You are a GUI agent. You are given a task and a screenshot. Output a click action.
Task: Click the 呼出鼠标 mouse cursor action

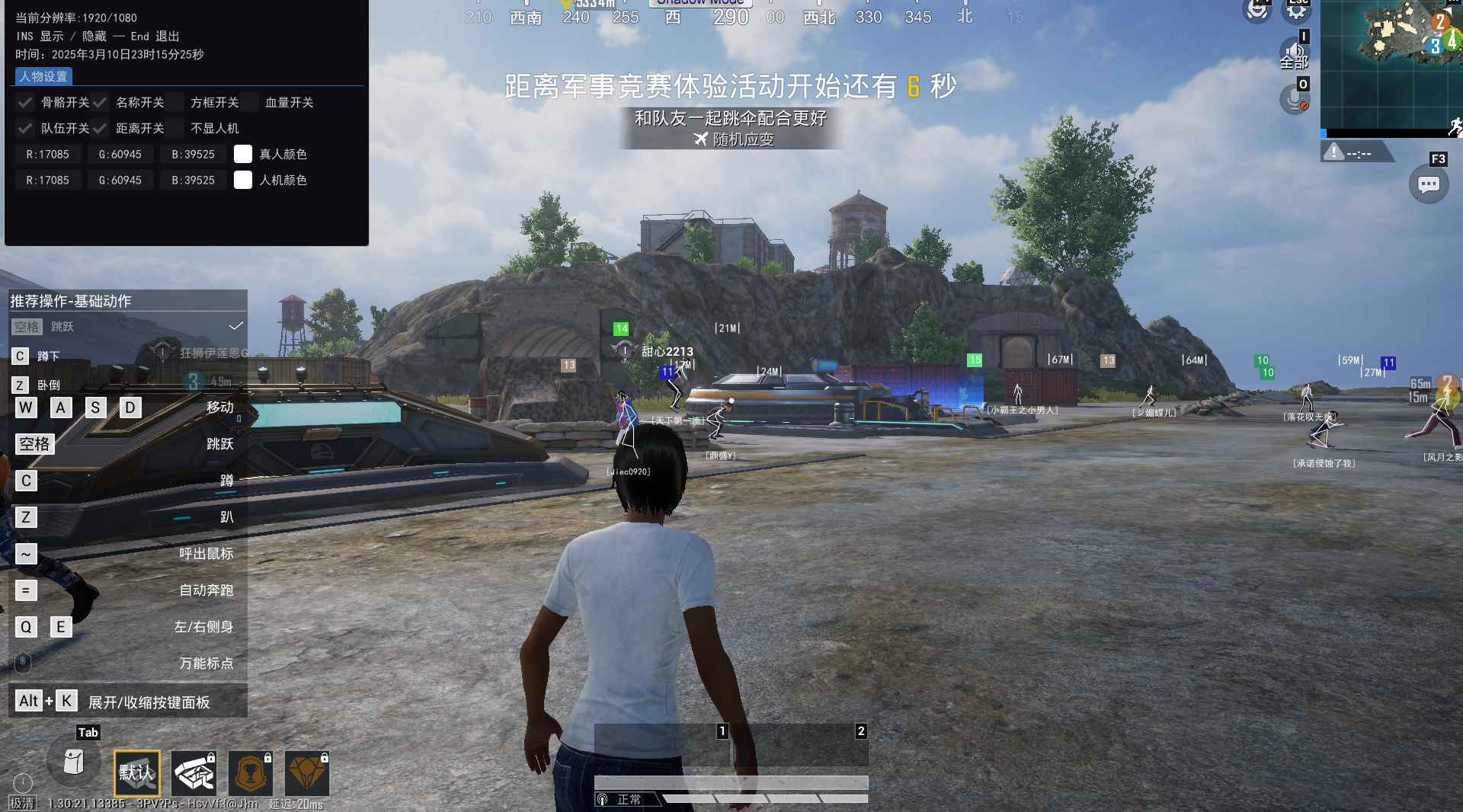point(205,554)
